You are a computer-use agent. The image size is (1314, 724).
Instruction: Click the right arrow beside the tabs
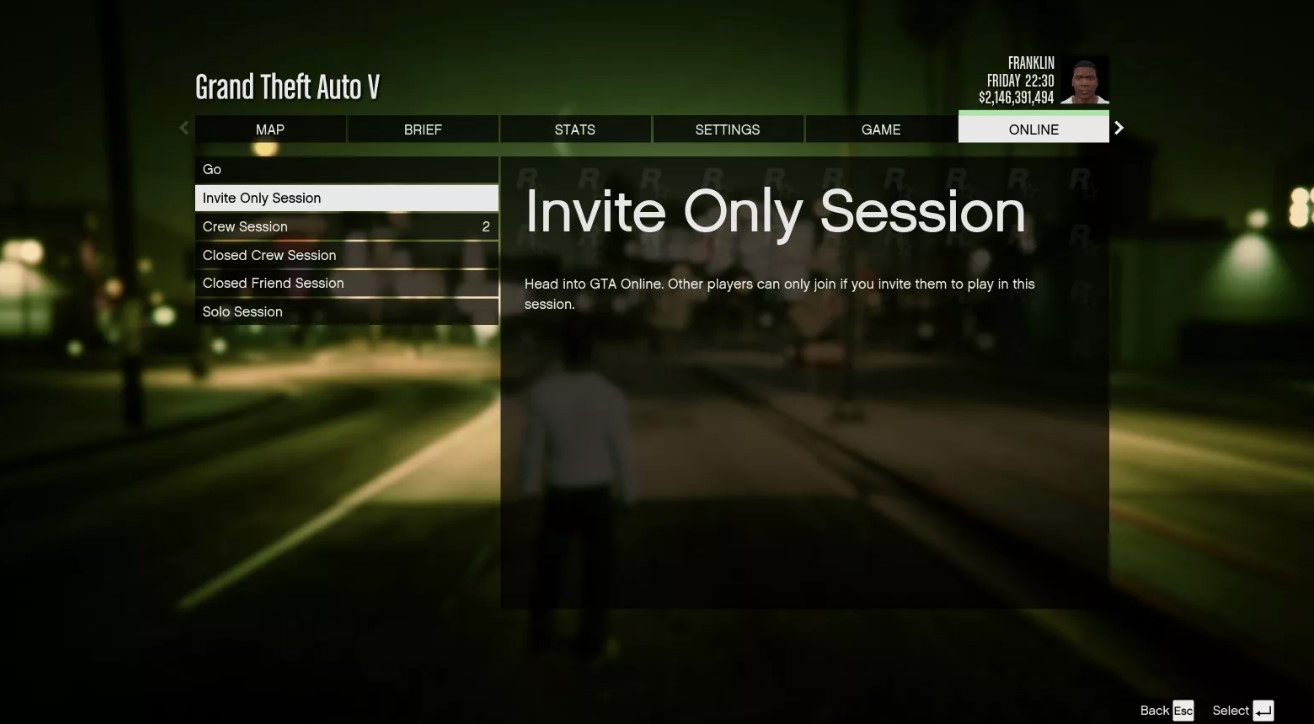point(1119,128)
